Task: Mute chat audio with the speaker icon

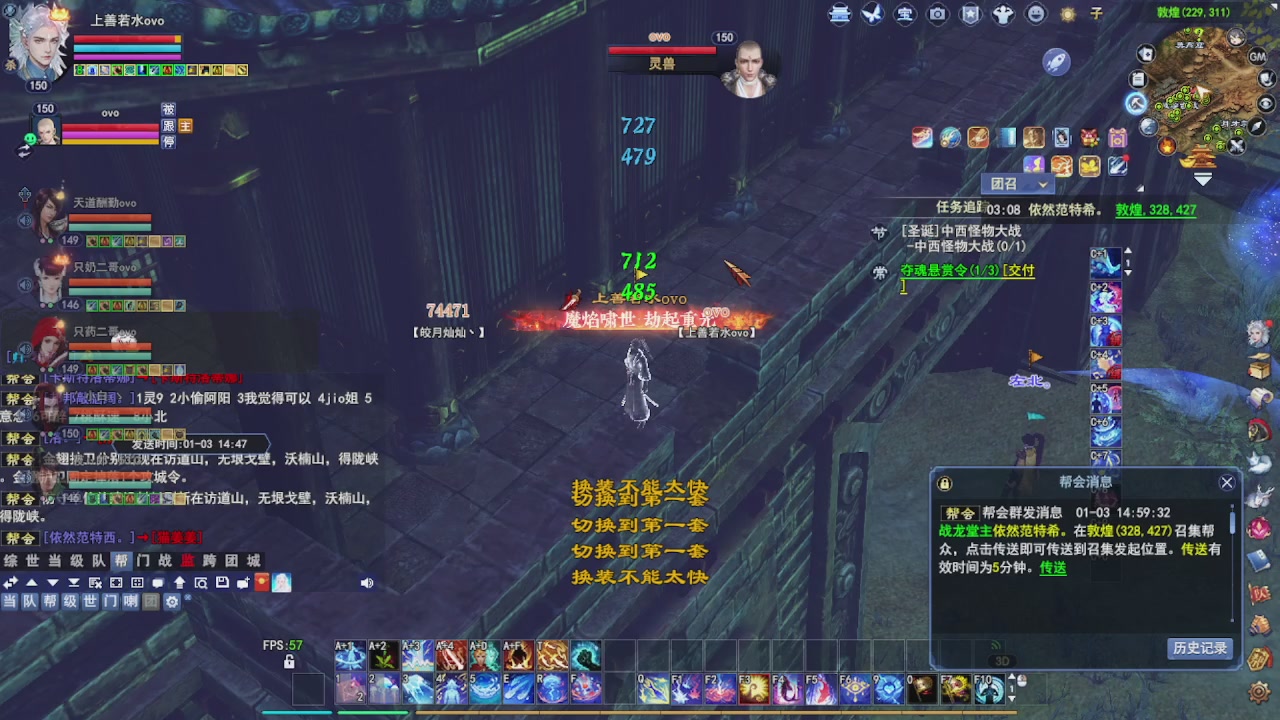Action: click(x=367, y=582)
